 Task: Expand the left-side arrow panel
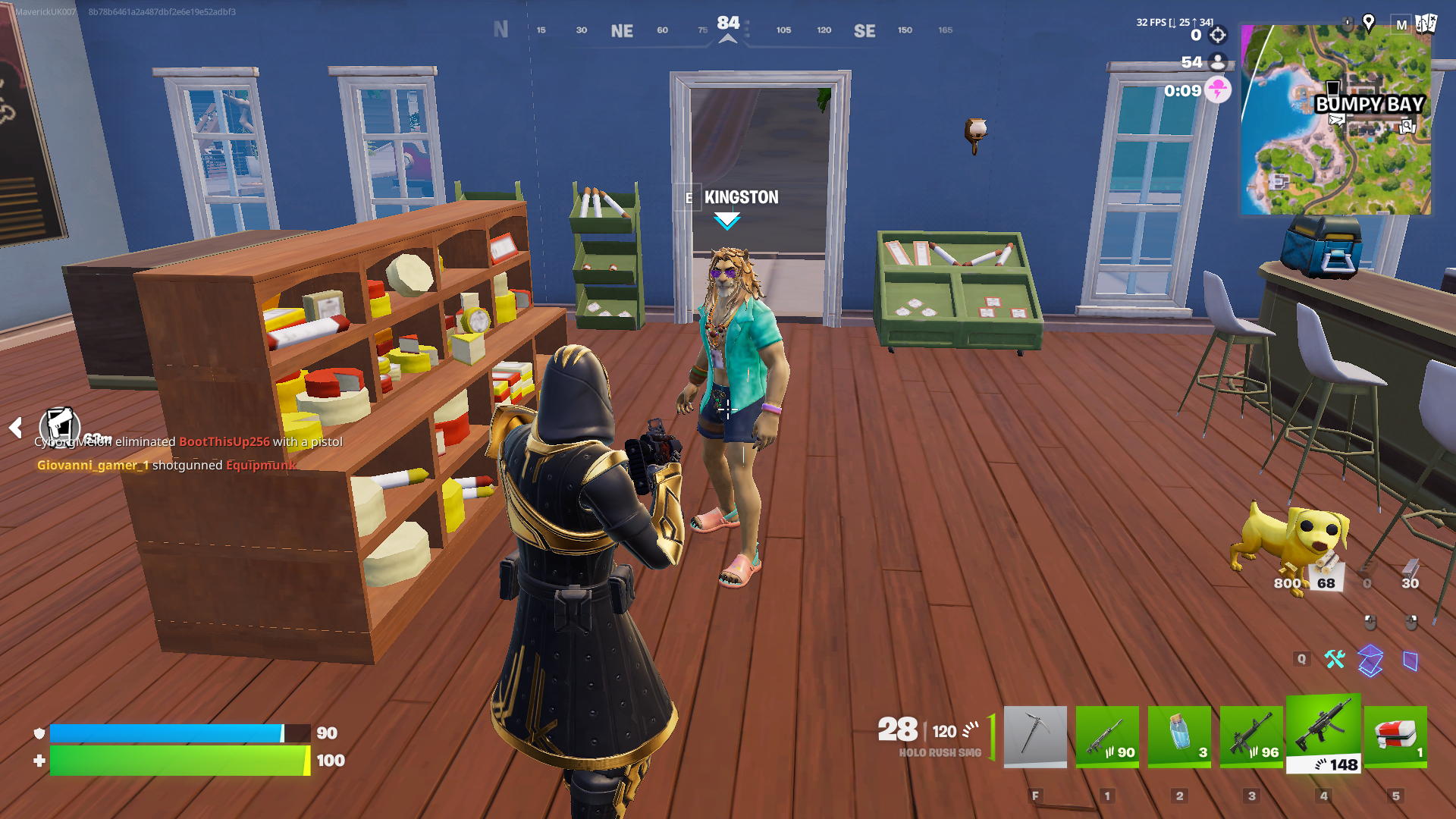pos(15,428)
